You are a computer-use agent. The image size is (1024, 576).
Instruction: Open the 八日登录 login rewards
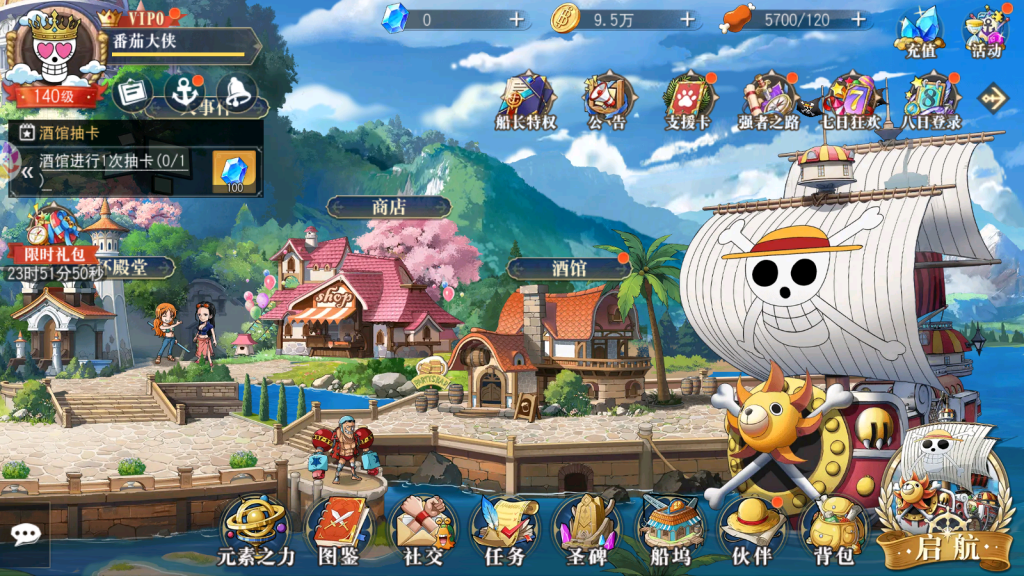click(931, 102)
